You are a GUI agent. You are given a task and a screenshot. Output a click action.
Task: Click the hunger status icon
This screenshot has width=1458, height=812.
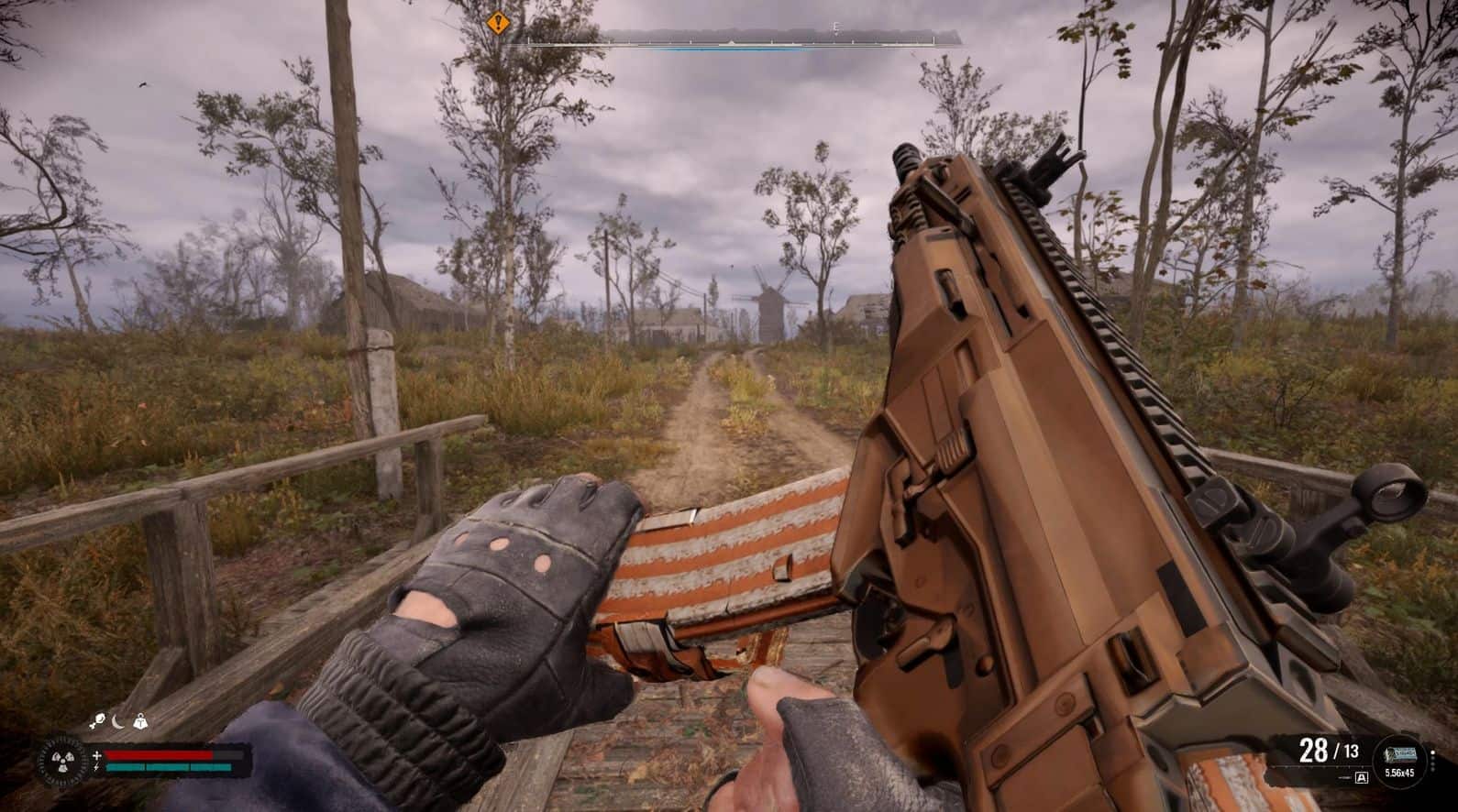click(96, 722)
